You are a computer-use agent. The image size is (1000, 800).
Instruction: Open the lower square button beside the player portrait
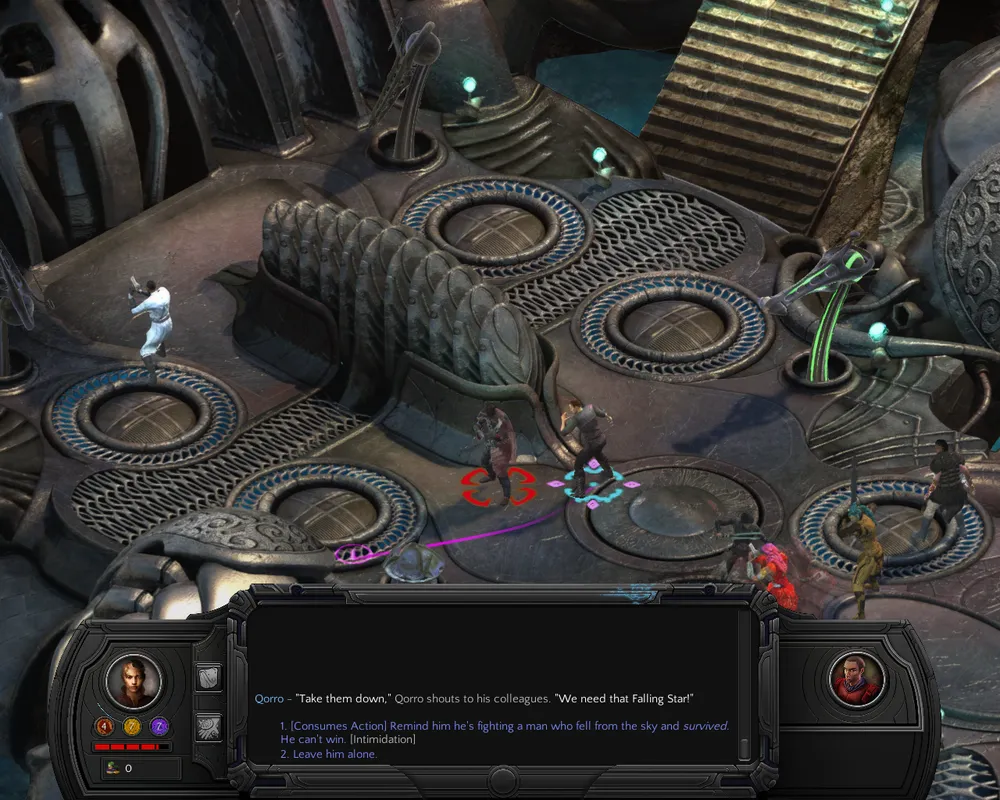pyautogui.click(x=209, y=726)
